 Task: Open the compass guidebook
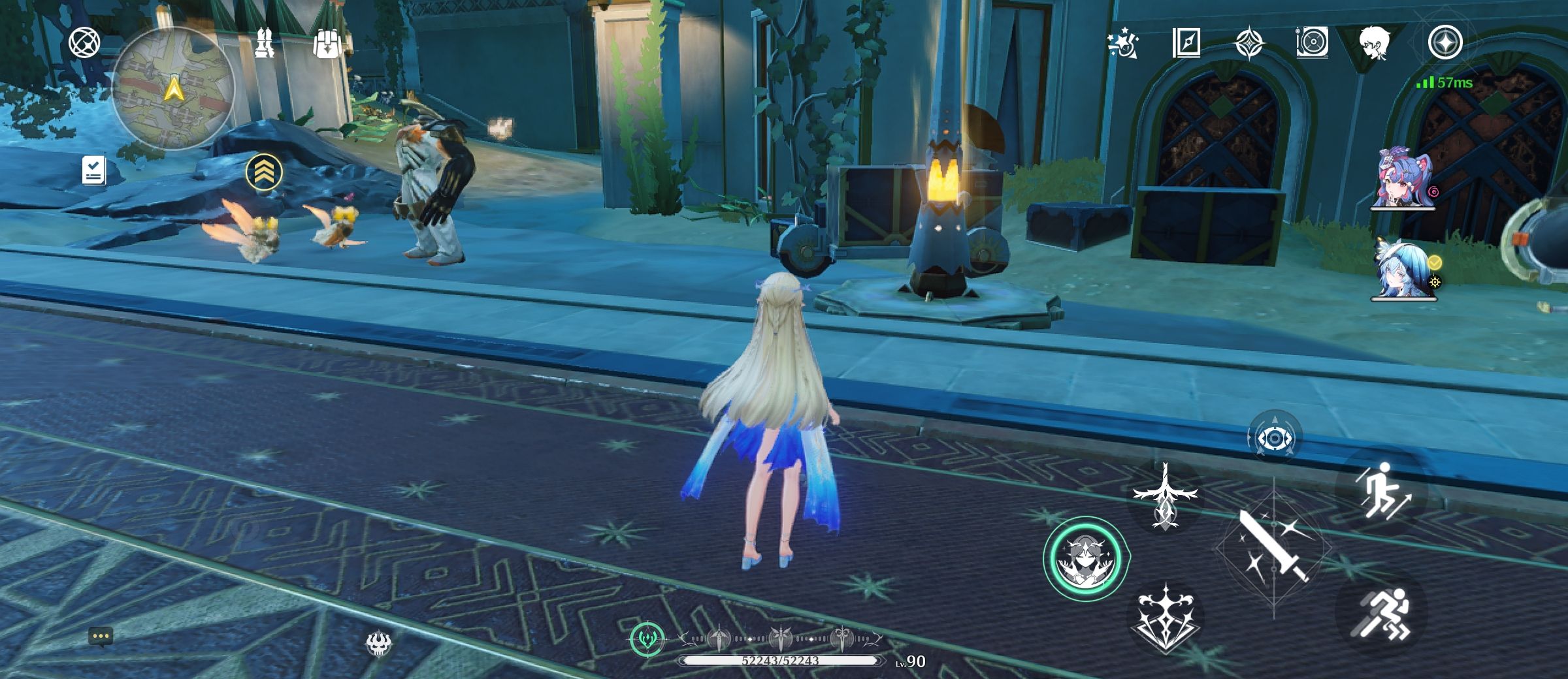pyautogui.click(x=1186, y=43)
